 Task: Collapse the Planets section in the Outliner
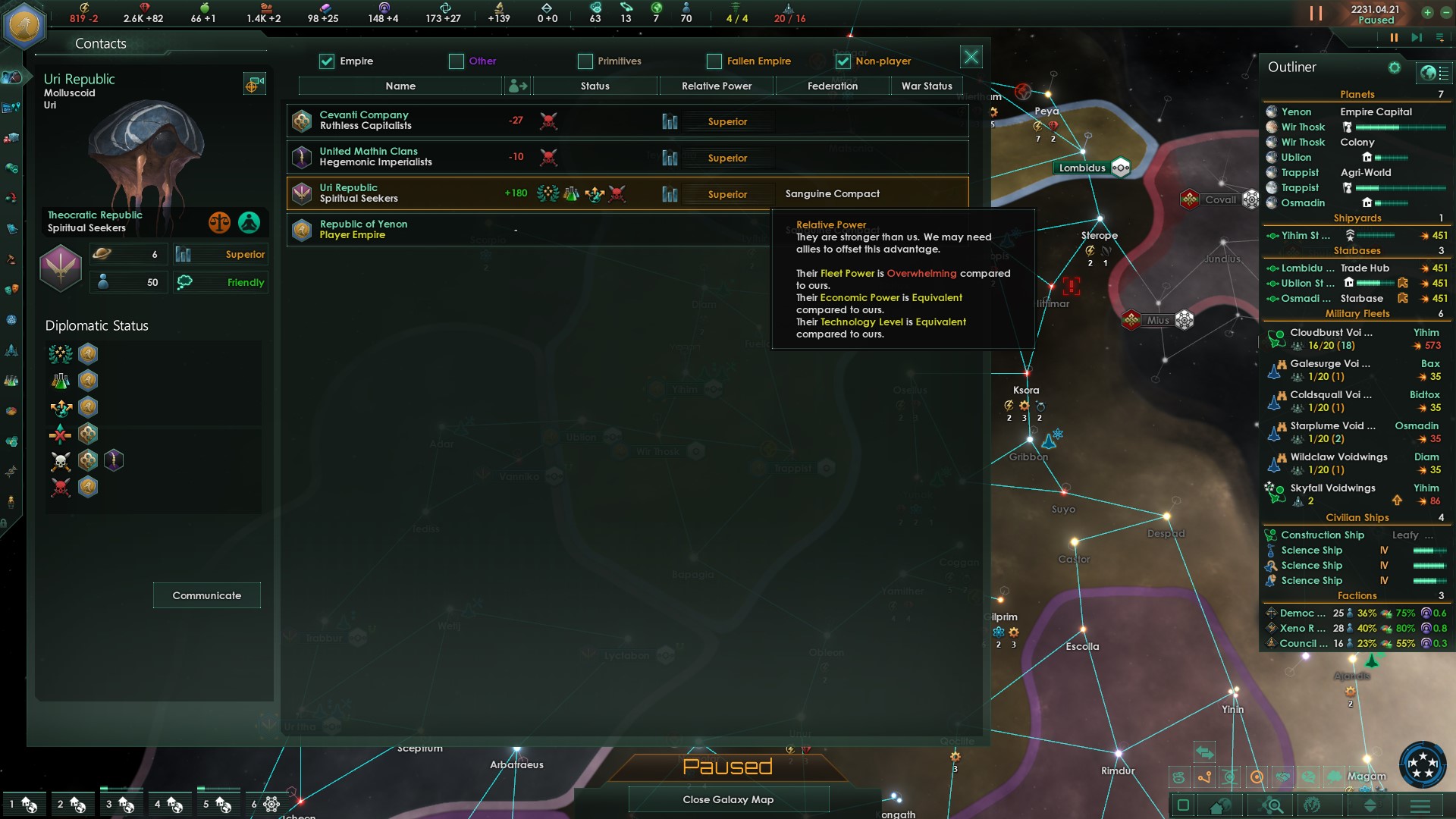point(1357,94)
